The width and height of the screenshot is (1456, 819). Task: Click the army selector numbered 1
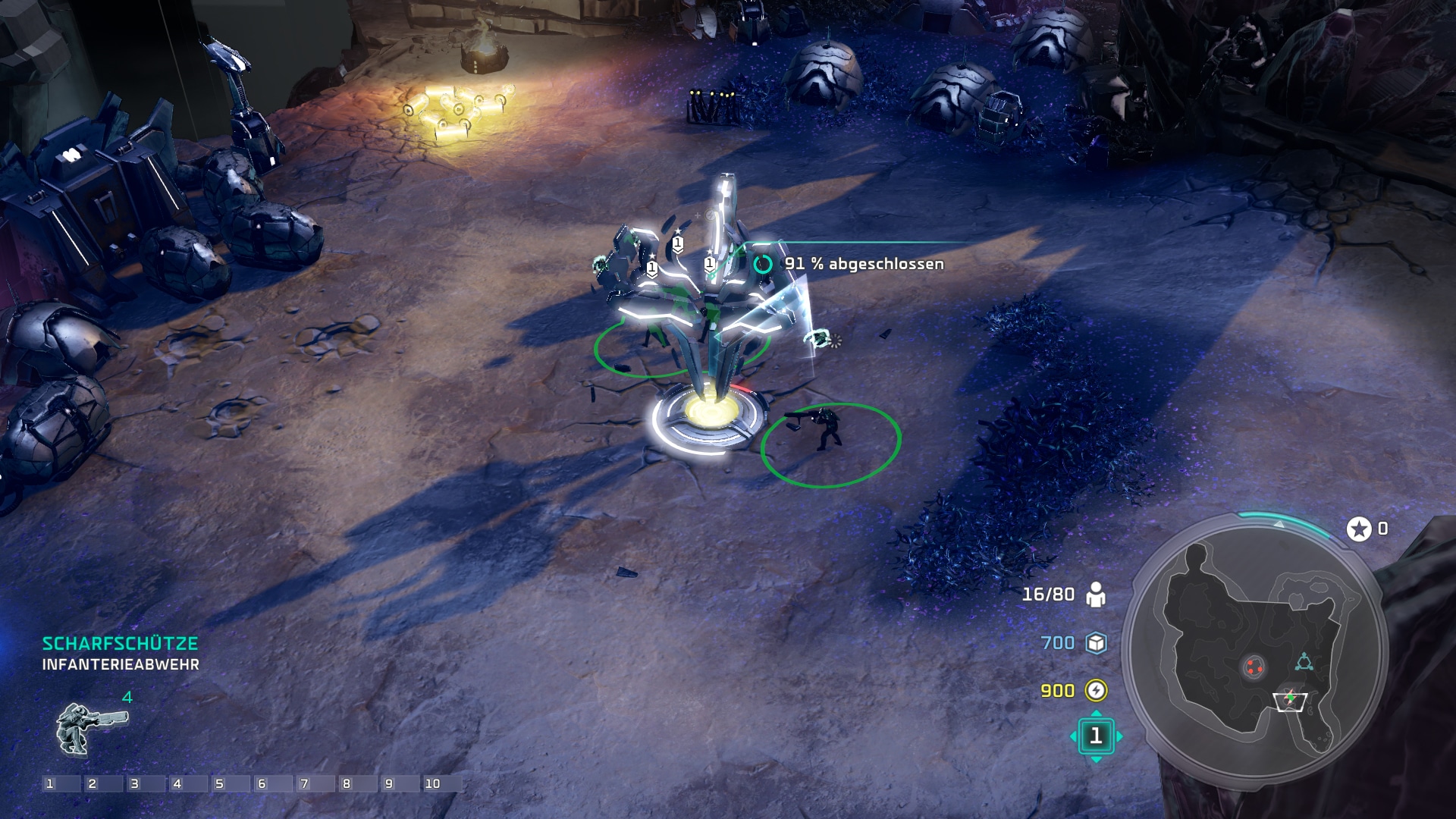pyautogui.click(x=1096, y=736)
